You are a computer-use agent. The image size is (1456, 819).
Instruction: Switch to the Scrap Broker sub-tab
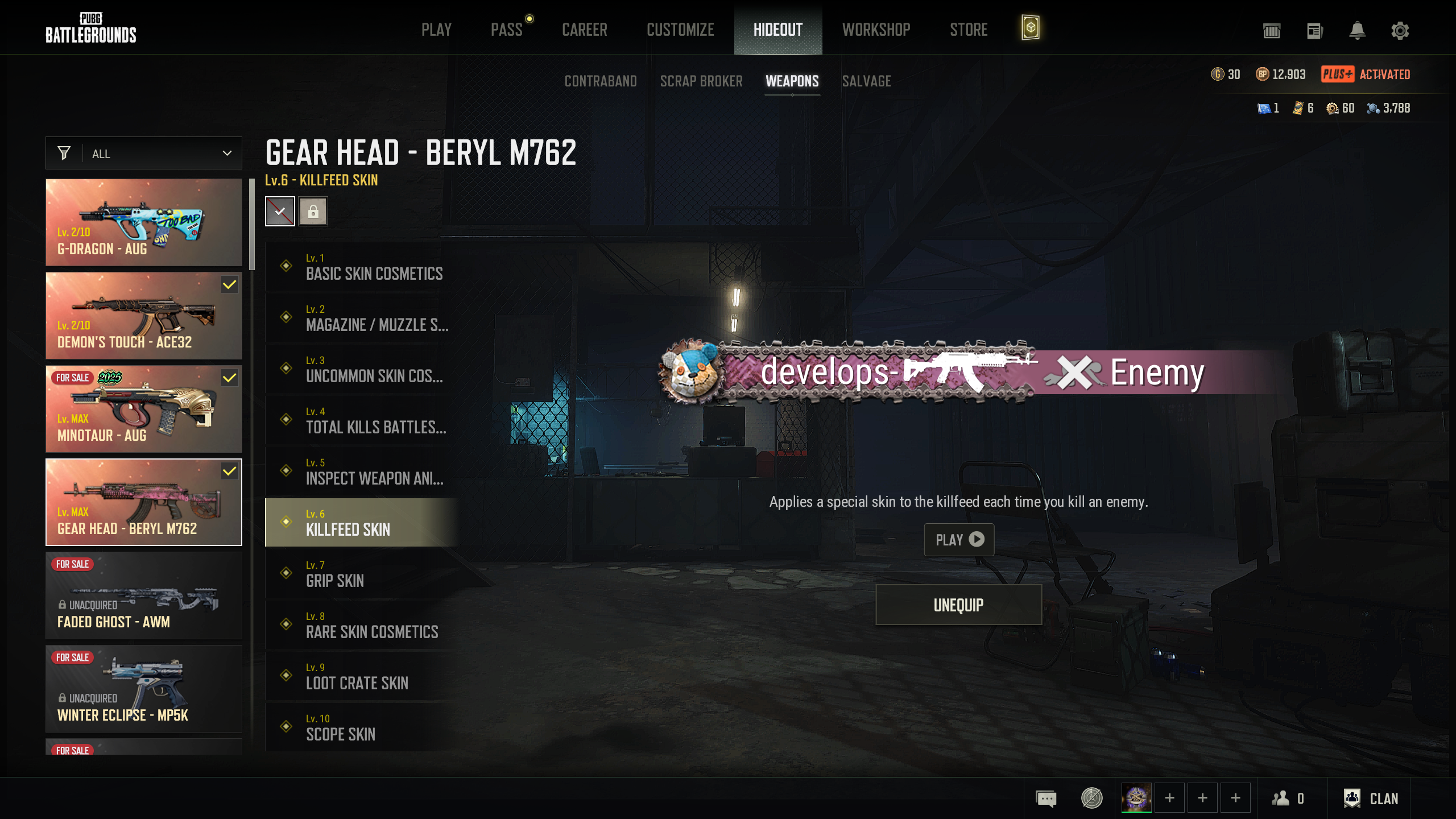click(x=701, y=81)
